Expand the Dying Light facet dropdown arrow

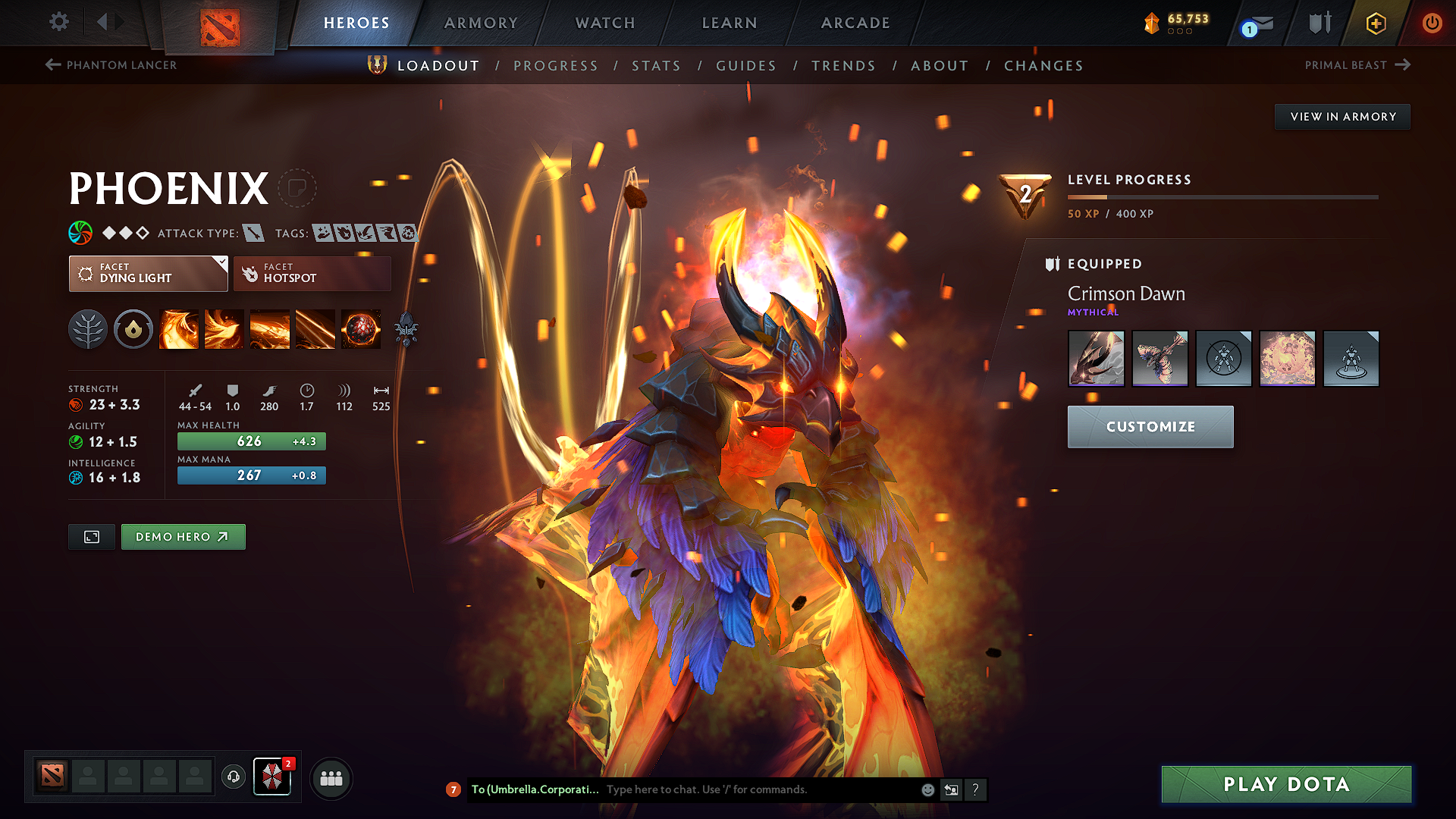click(x=221, y=263)
